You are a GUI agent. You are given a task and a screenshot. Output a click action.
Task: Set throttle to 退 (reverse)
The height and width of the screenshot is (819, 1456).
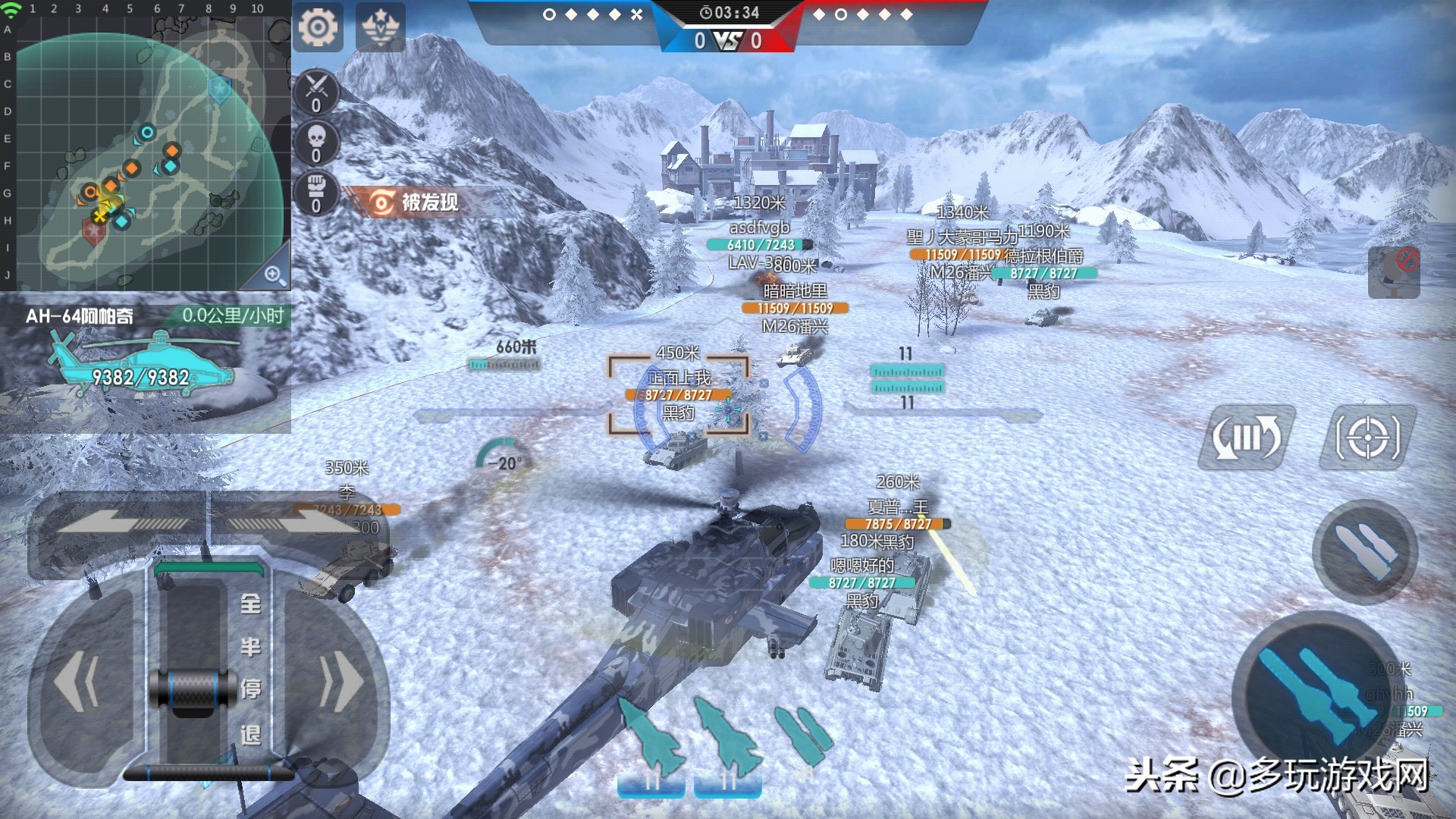251,734
